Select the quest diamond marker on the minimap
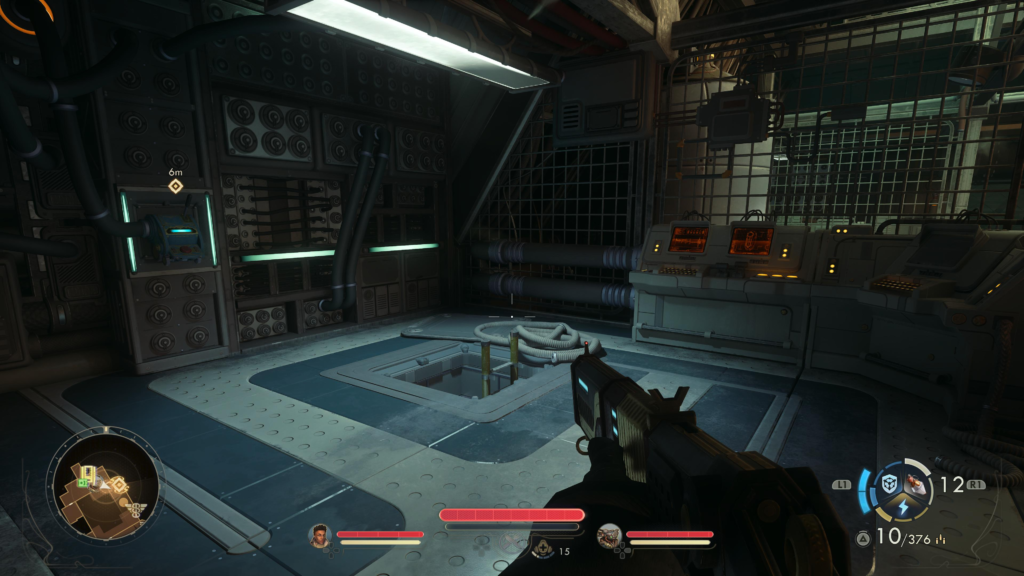Screen dimensions: 1024x576 pyautogui.click(x=118, y=485)
